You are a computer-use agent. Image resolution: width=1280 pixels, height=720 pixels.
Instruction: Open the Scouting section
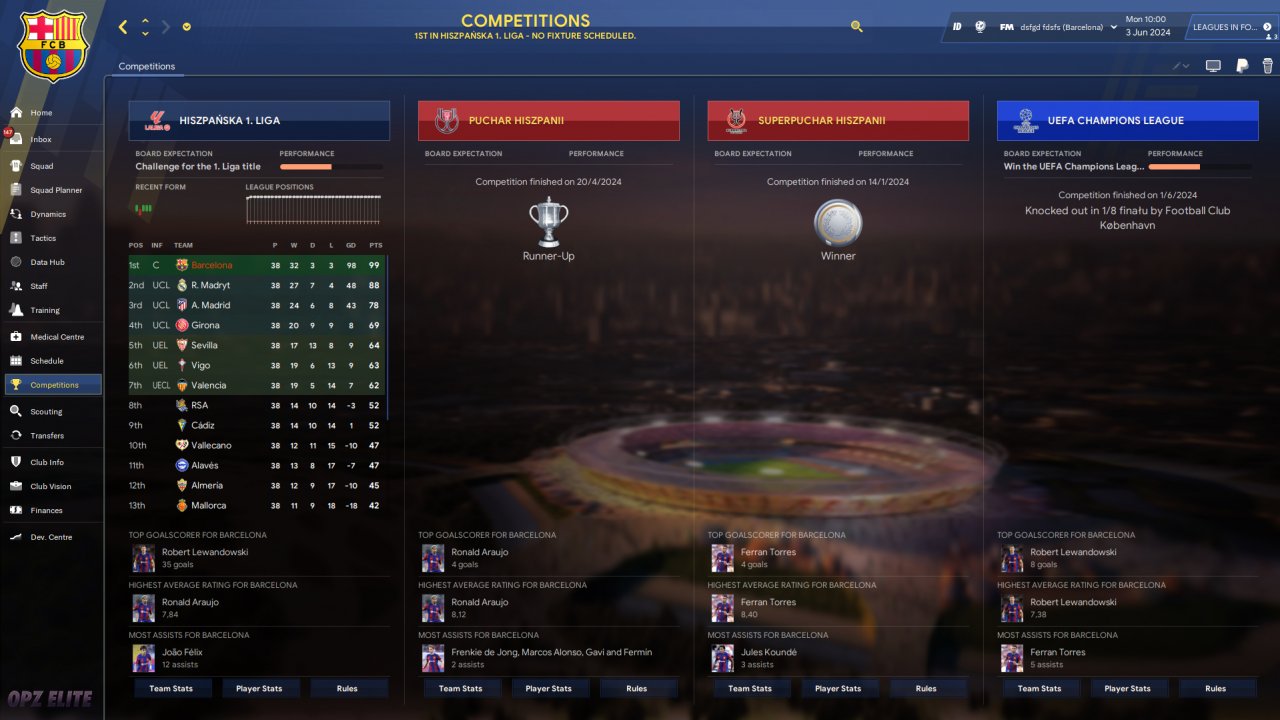(x=46, y=411)
